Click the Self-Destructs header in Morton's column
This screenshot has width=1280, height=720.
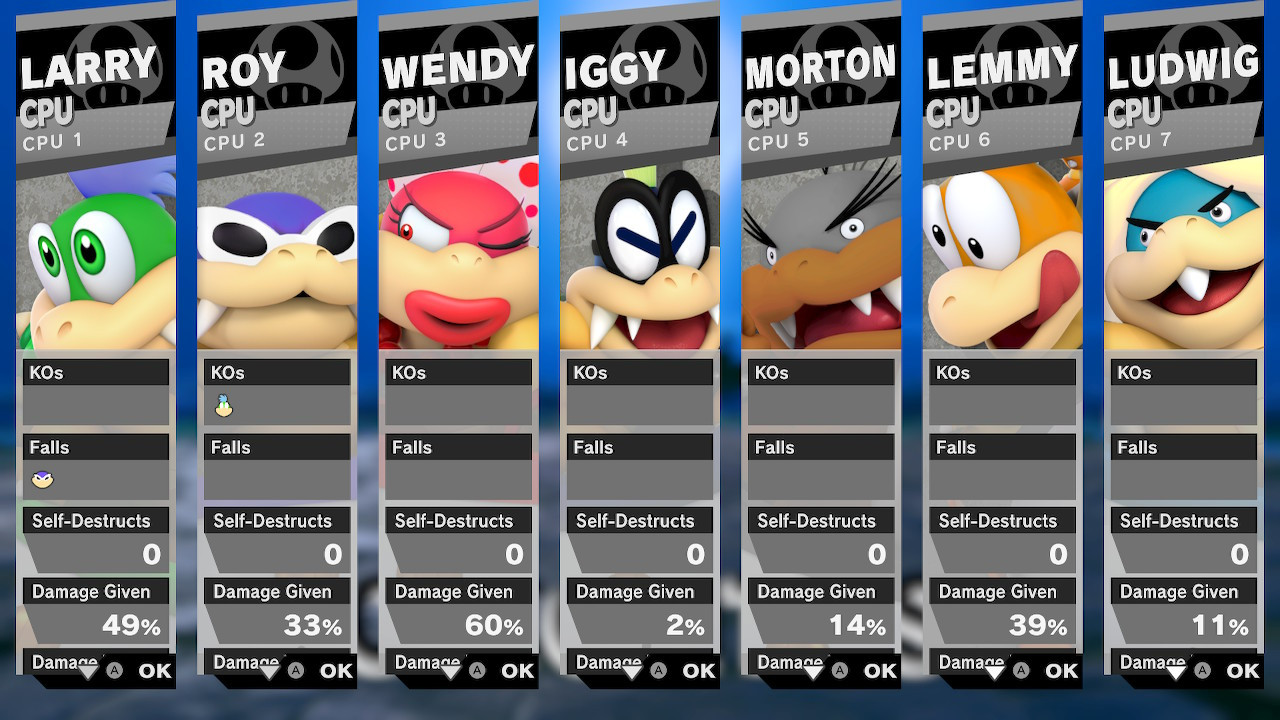820,520
